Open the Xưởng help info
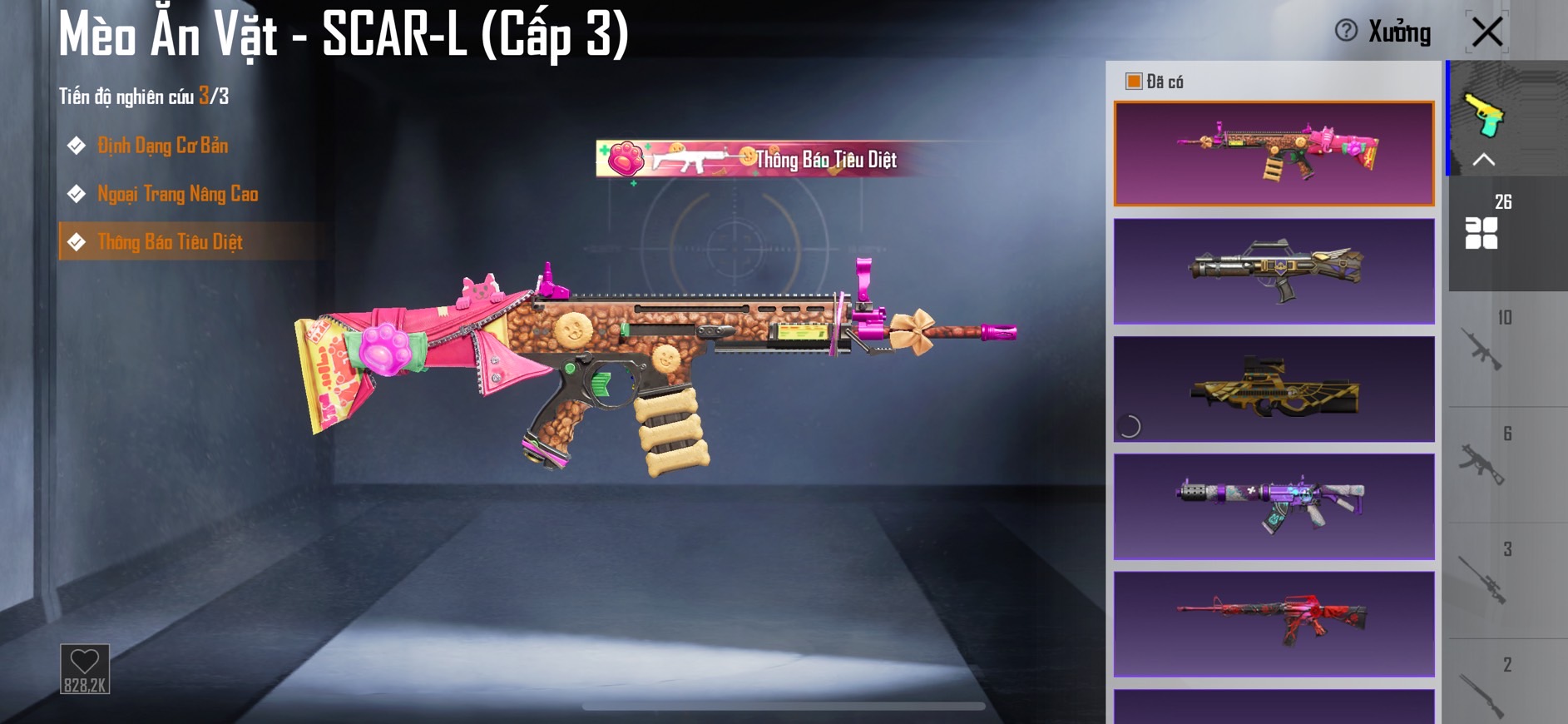1568x724 pixels. (x=1346, y=31)
